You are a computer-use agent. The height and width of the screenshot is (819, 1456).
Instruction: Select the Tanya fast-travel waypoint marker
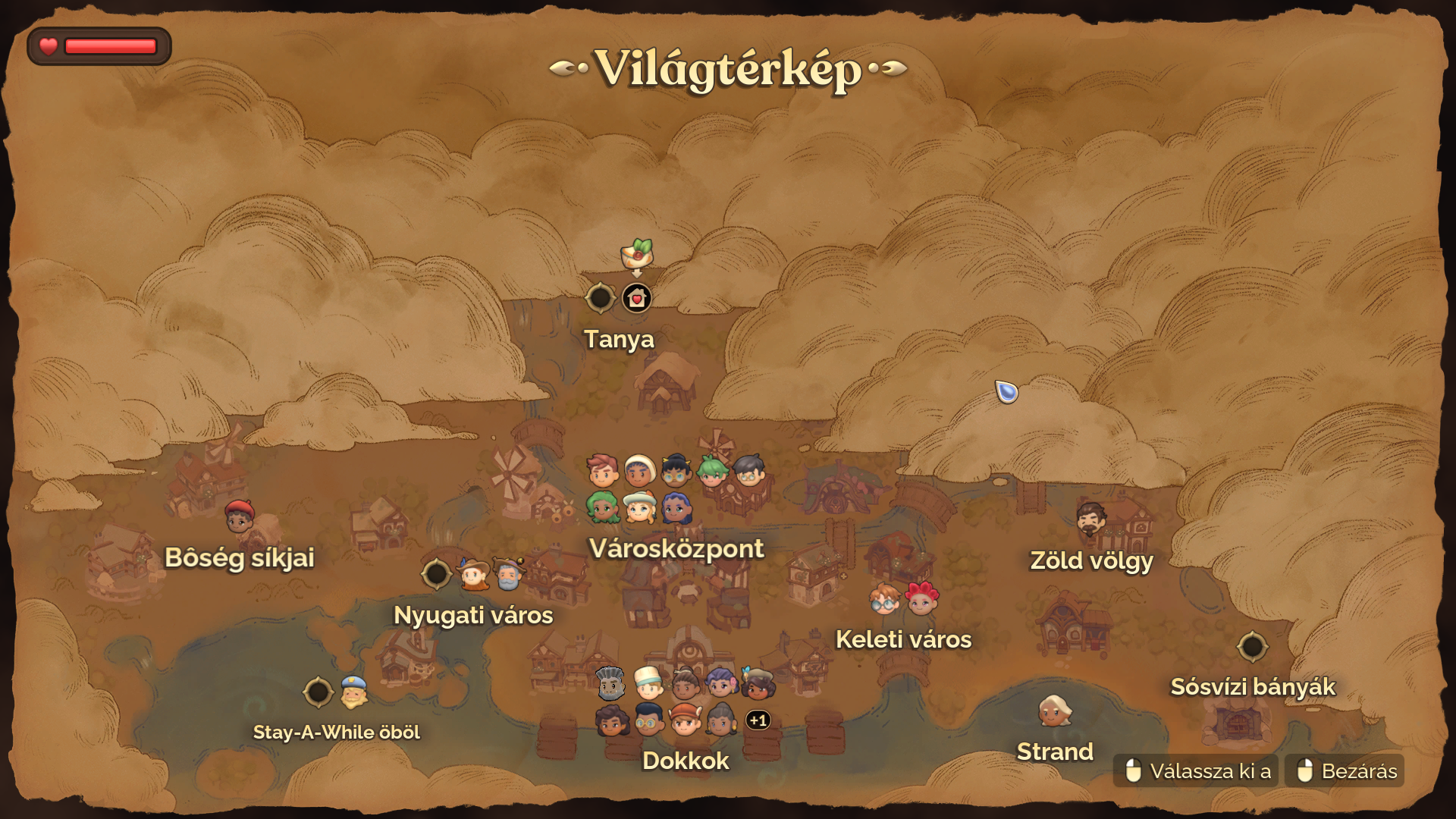click(x=599, y=298)
